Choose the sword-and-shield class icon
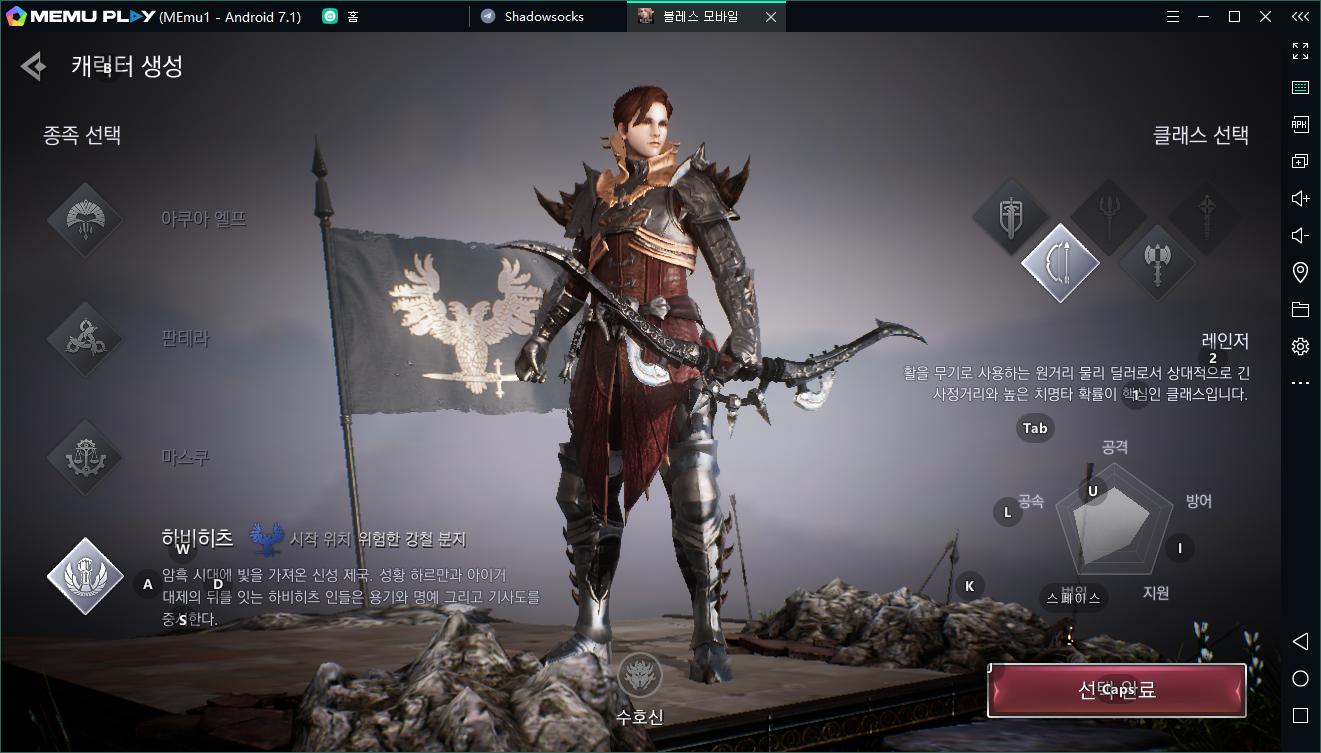This screenshot has height=753, width=1321. click(x=1010, y=217)
